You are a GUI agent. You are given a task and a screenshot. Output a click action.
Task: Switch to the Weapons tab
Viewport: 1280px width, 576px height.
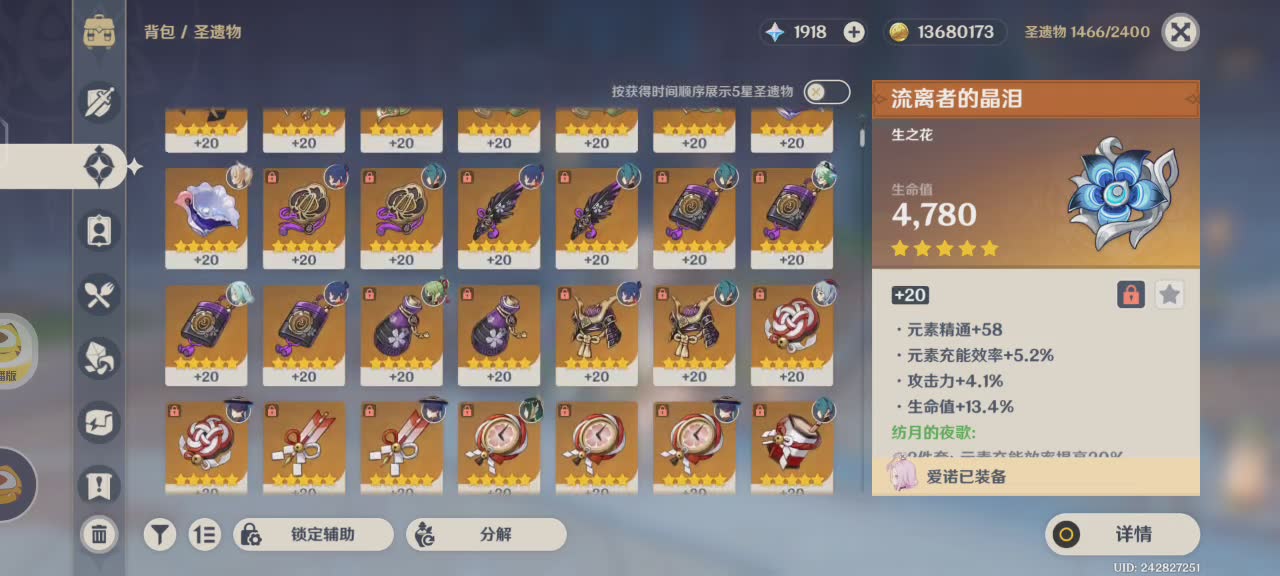click(x=100, y=101)
